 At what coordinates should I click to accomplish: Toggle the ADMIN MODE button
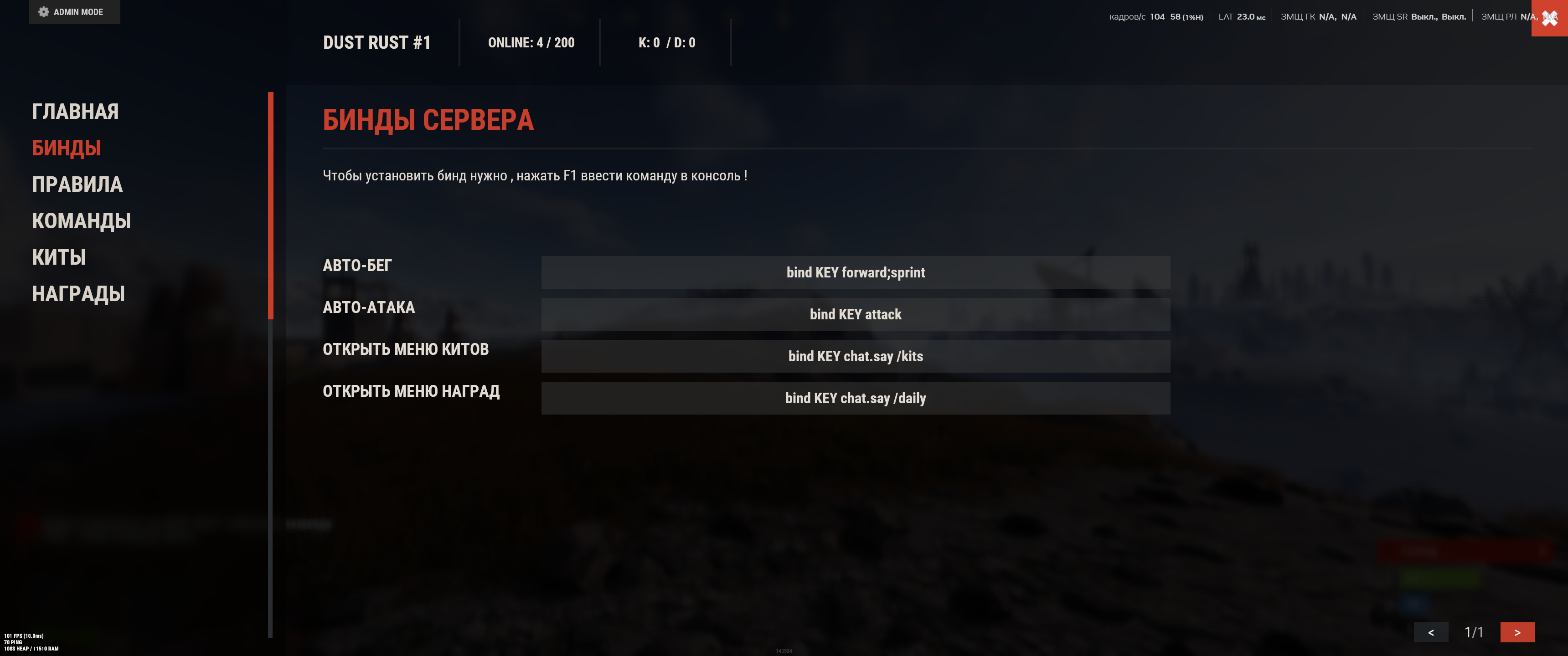(74, 11)
